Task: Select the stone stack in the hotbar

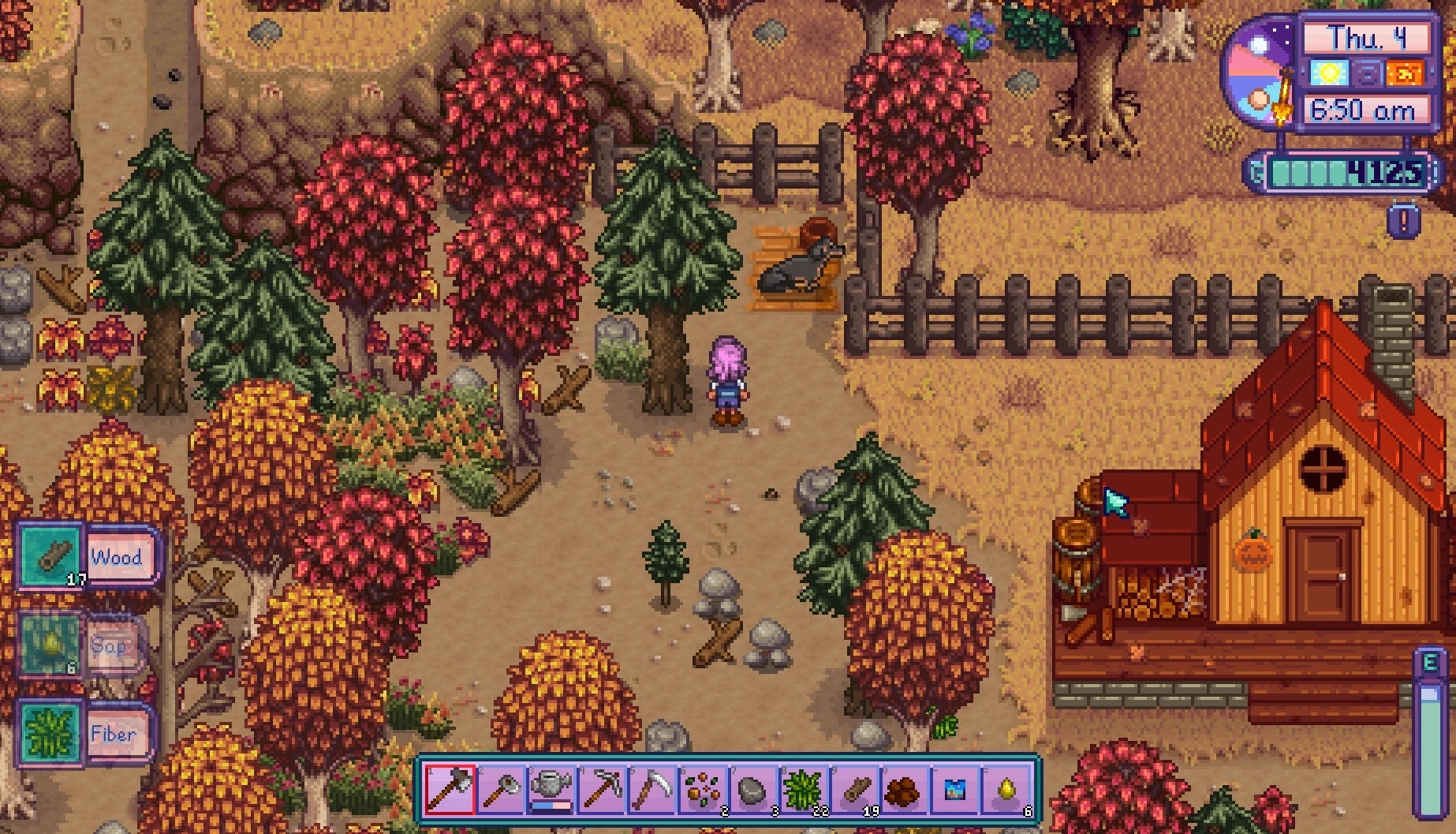Action: coord(753,790)
